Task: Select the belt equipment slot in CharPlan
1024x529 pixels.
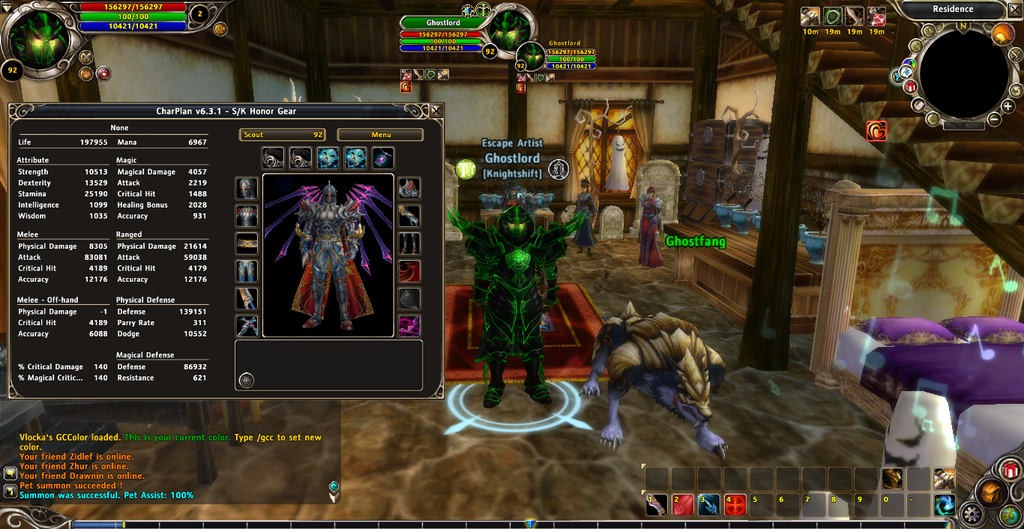Action: [246, 243]
